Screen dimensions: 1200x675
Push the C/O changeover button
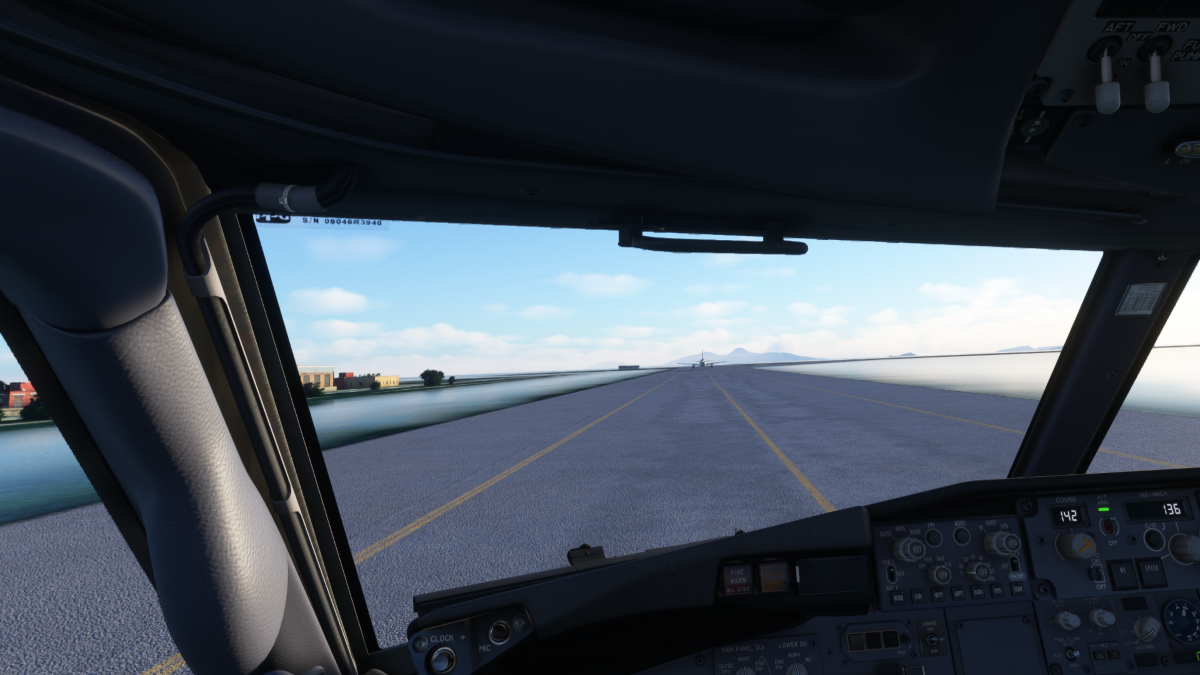point(1153,539)
